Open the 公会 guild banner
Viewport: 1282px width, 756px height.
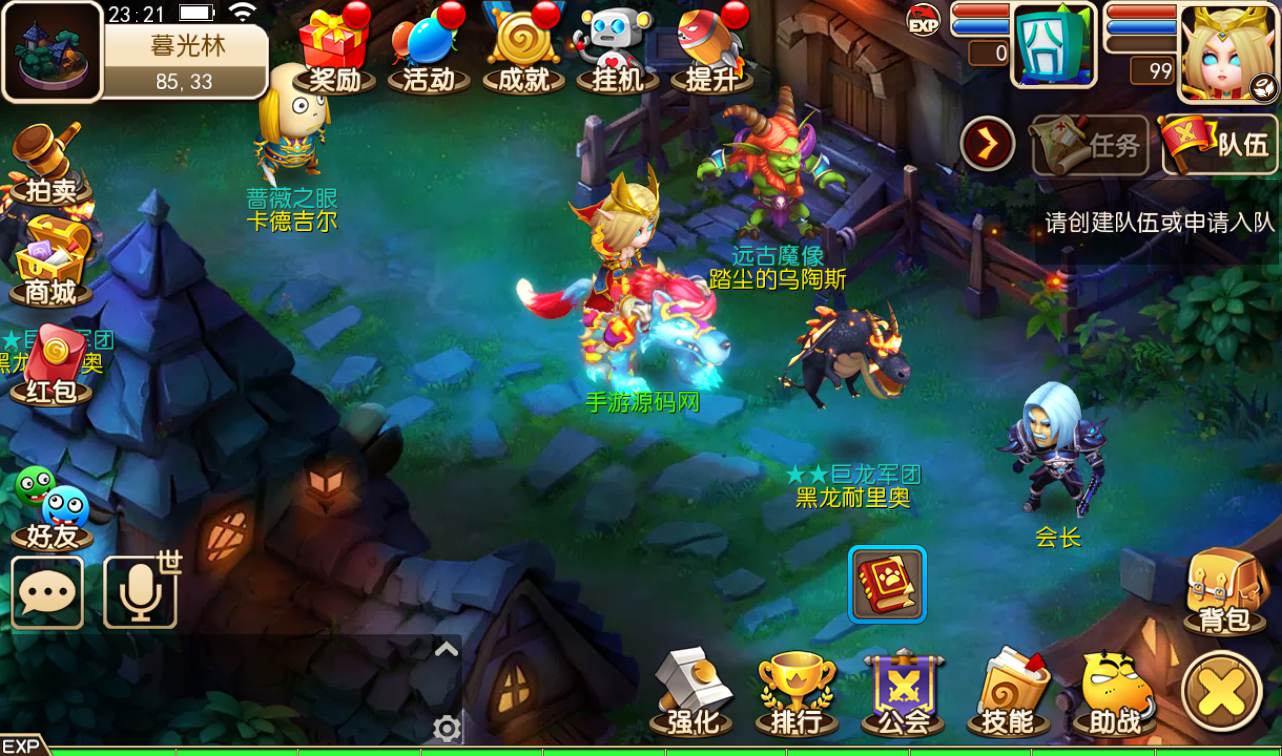pos(903,690)
